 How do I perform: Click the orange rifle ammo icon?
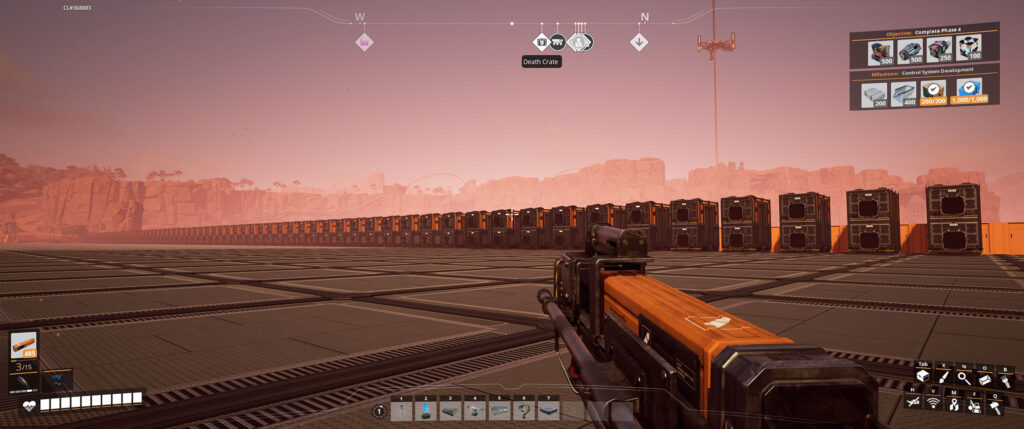[24, 347]
